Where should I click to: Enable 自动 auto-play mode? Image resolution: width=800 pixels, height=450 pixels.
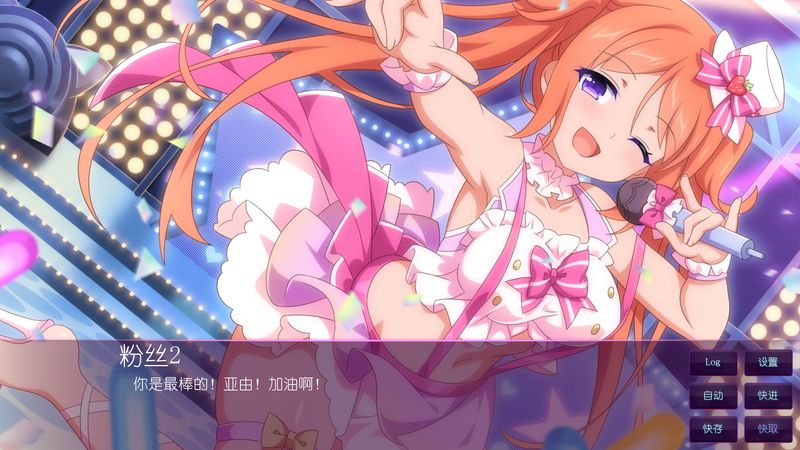coord(713,396)
